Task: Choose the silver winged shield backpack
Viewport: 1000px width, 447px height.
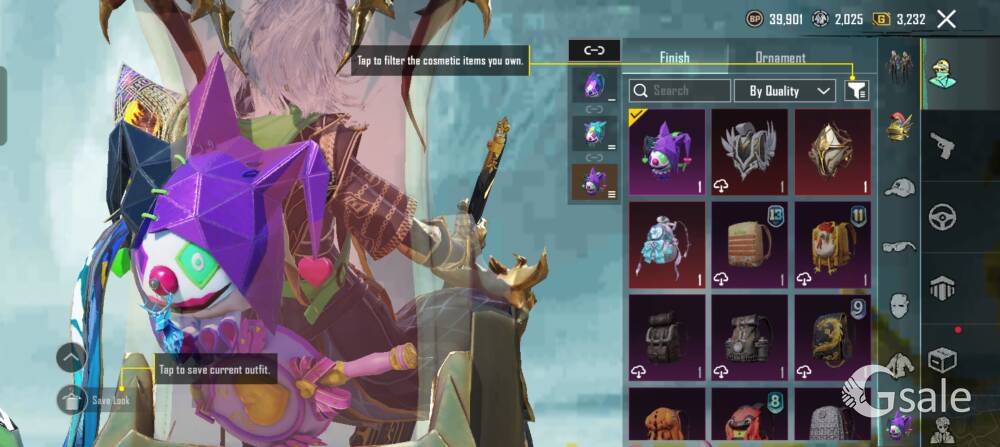Action: (749, 151)
